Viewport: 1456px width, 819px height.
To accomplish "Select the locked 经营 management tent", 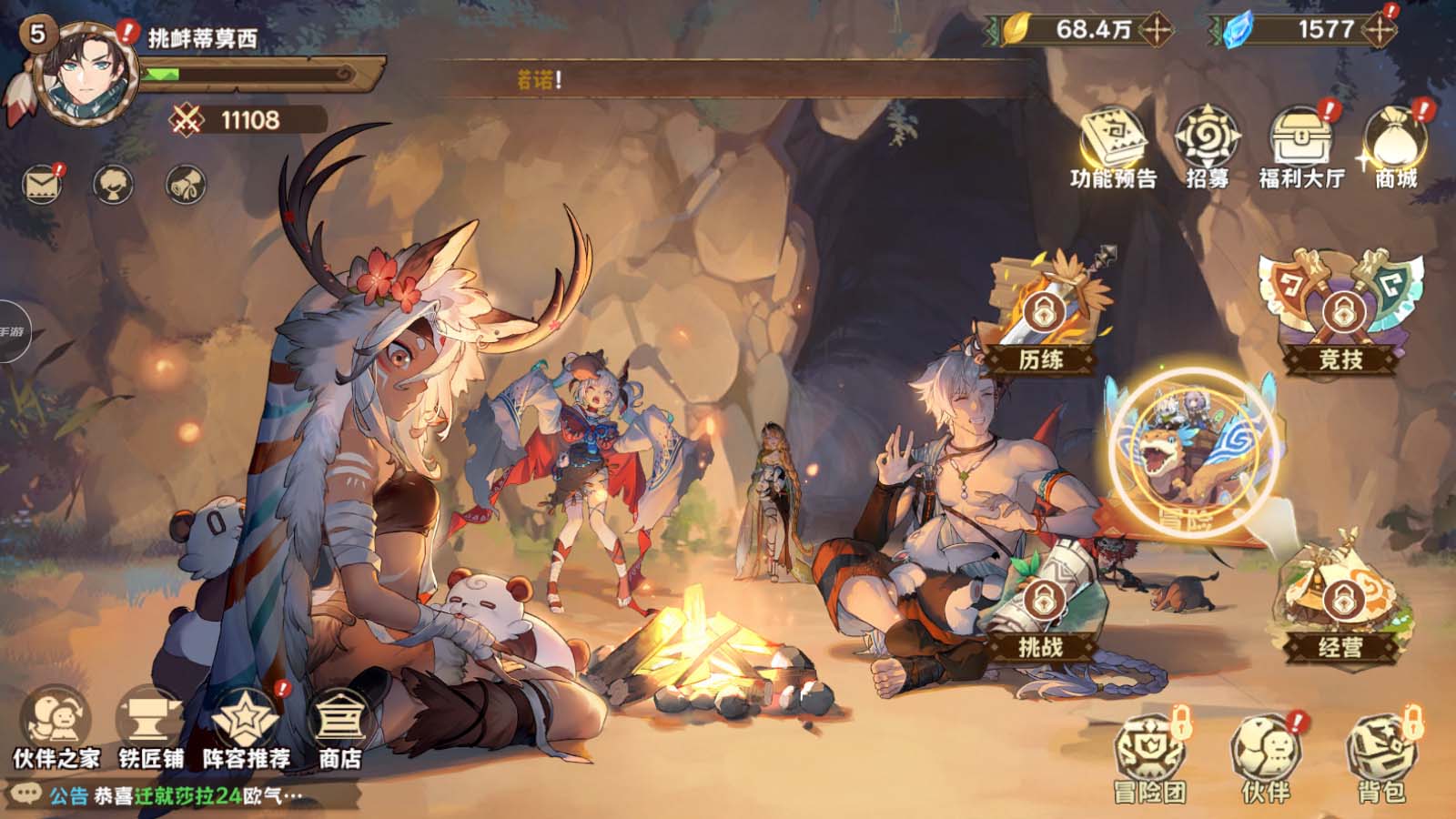I will click(x=1340, y=605).
